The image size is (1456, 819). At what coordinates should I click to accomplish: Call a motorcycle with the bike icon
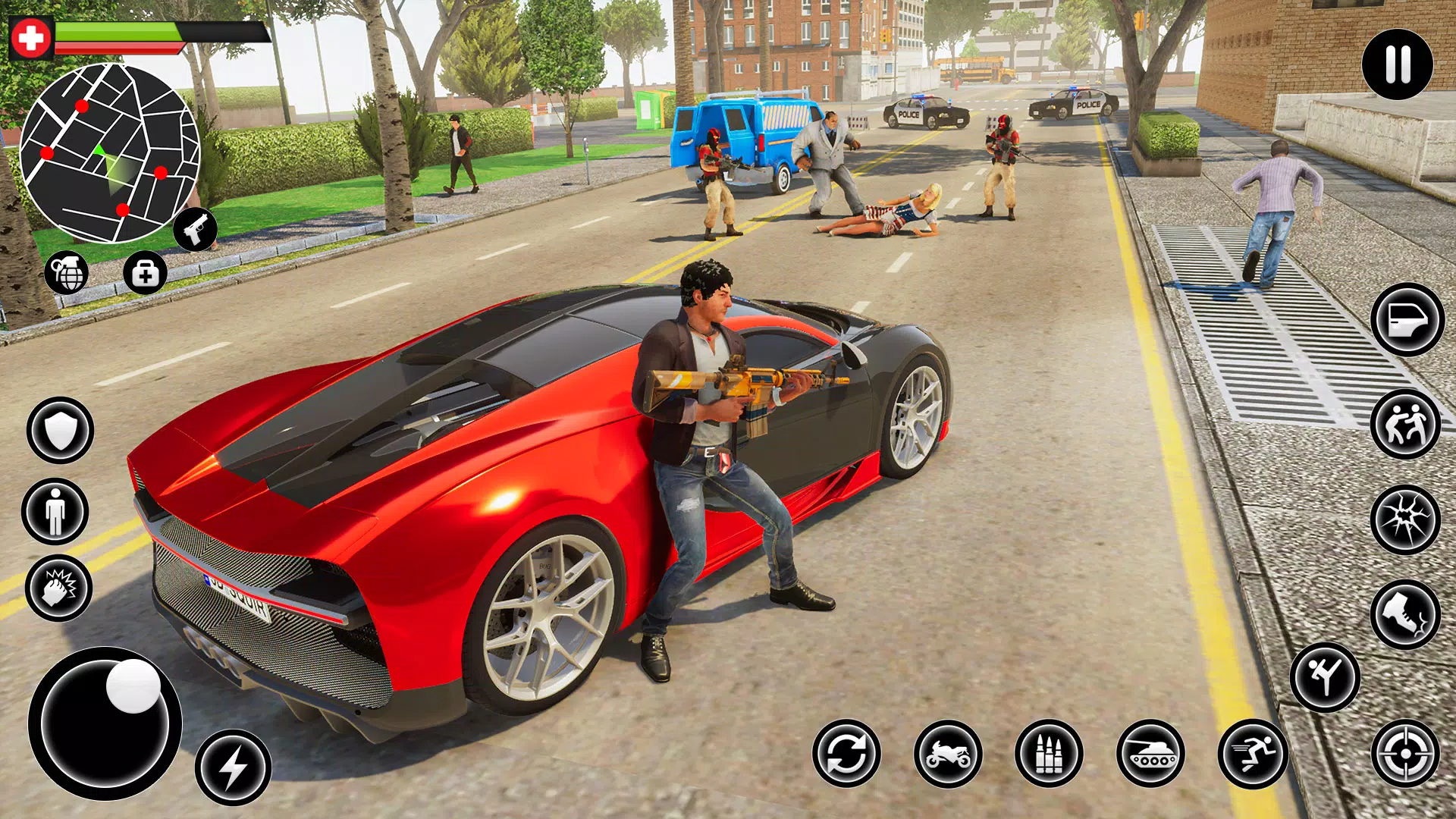point(948,754)
